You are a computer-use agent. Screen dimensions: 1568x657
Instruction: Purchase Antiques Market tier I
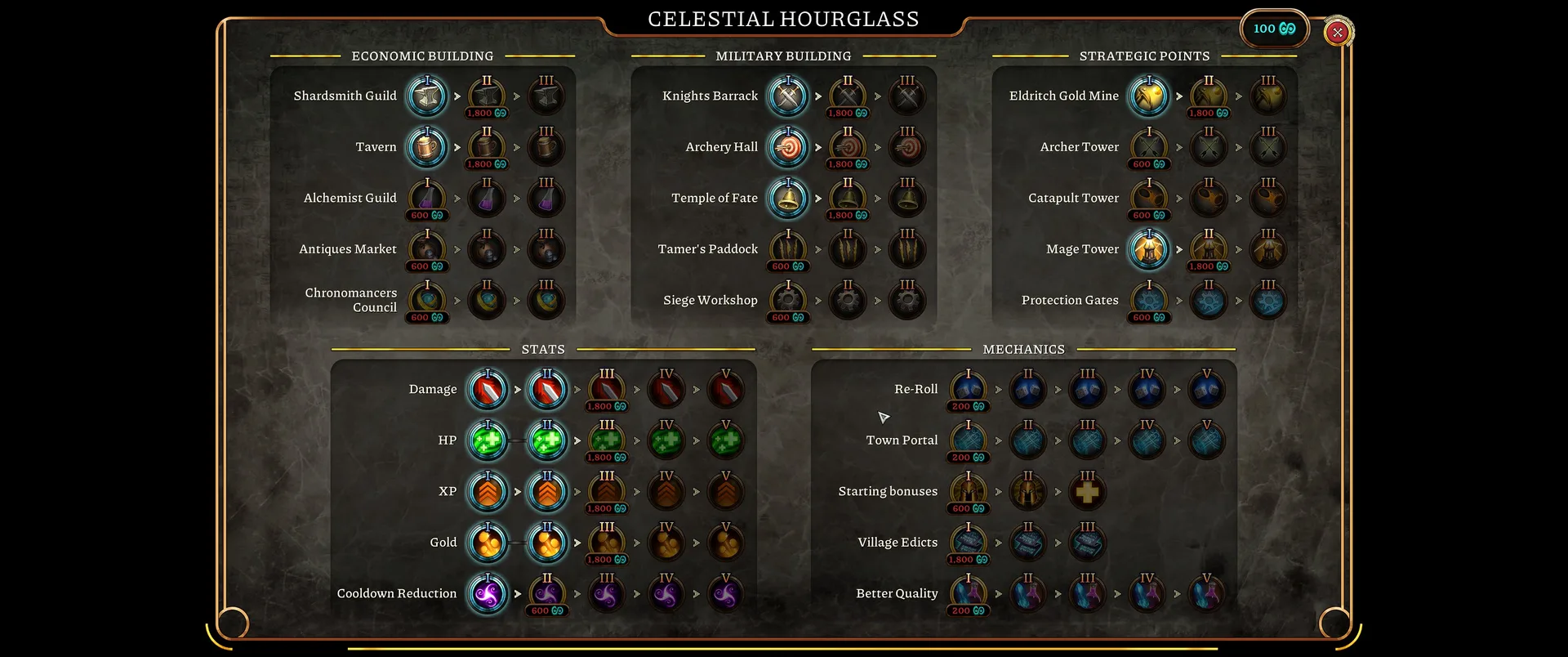pos(427,250)
